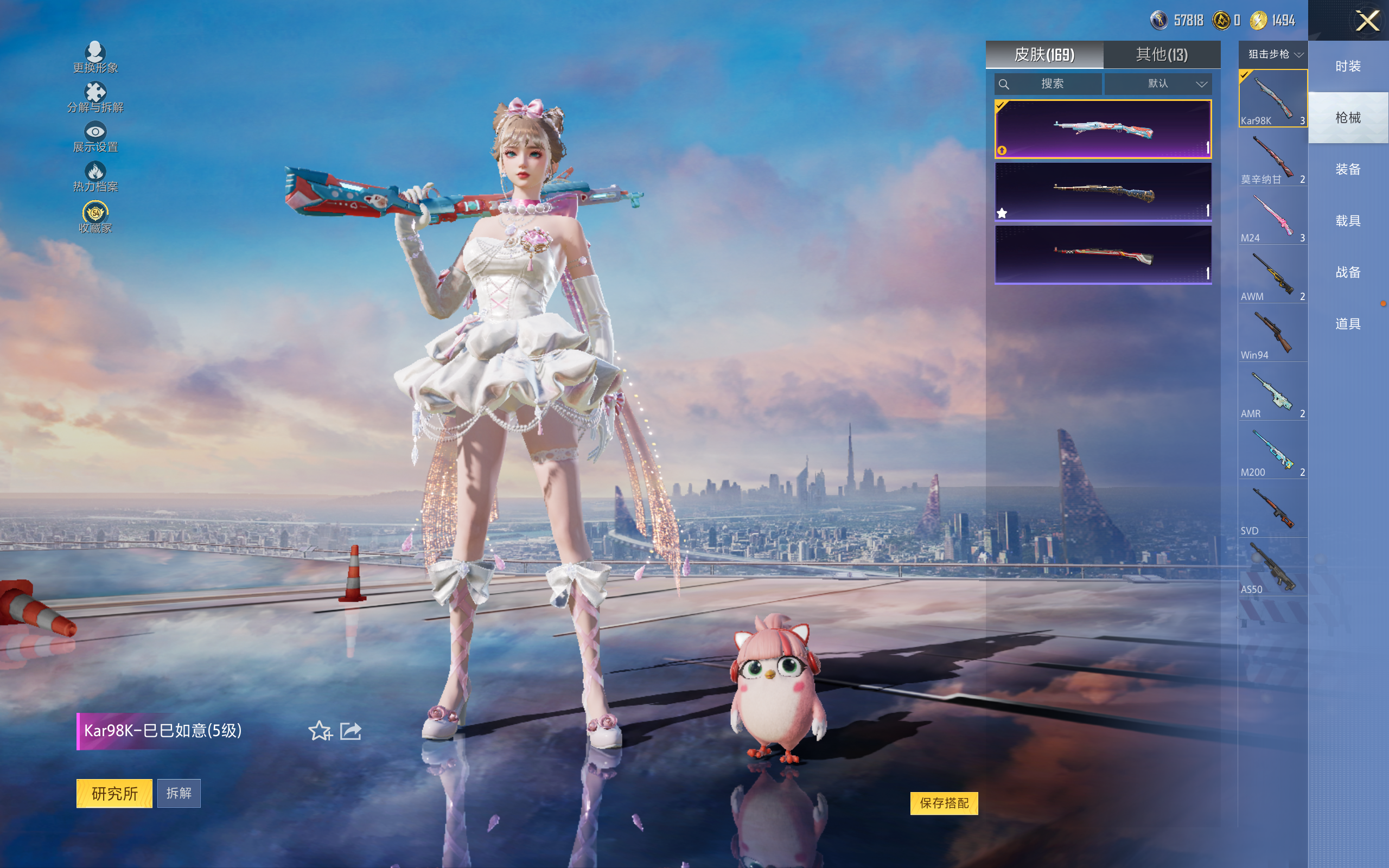Open the 研究所 lab button
The width and height of the screenshot is (1389, 868).
point(114,793)
